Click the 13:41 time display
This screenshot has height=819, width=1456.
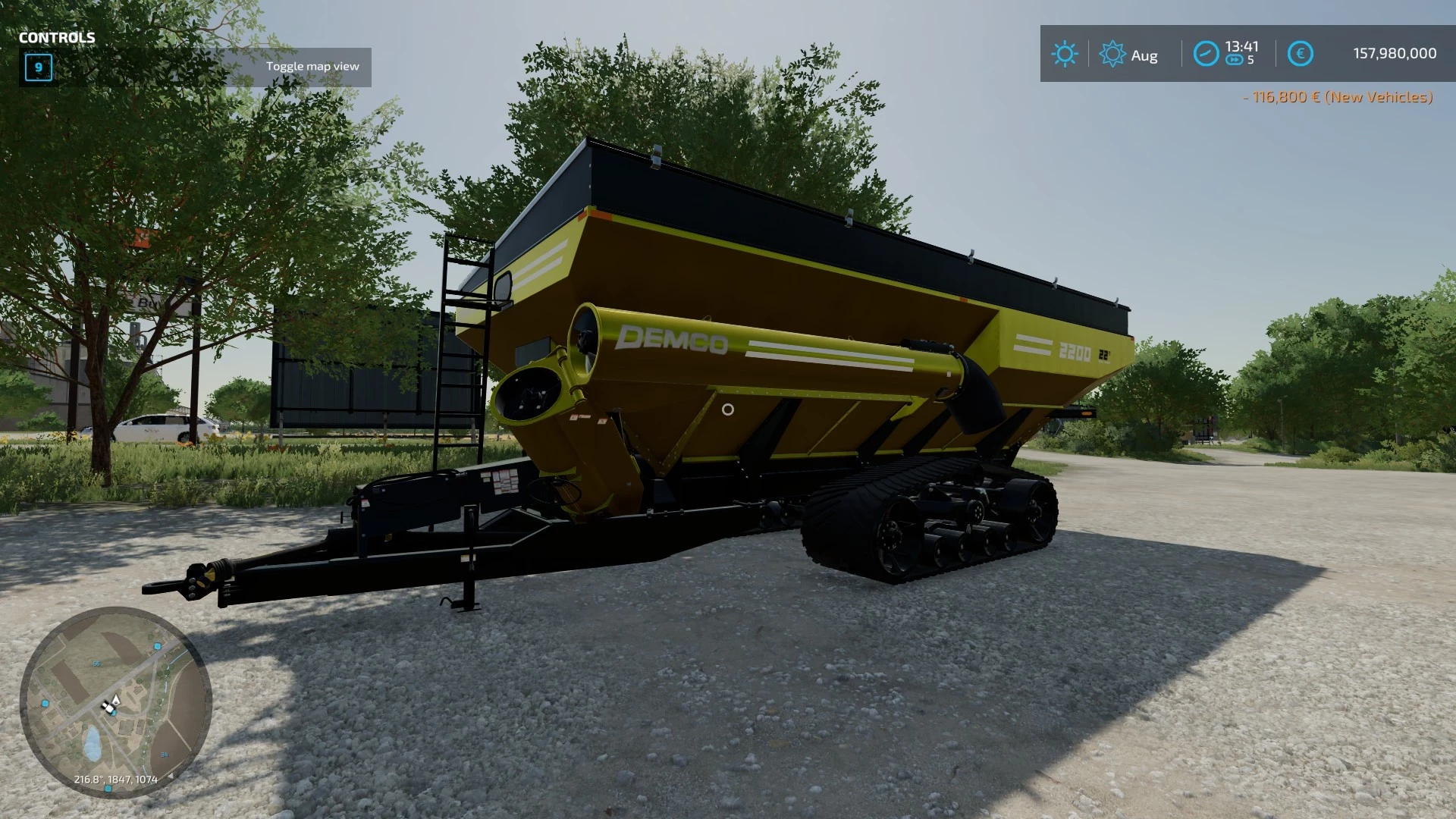point(1241,47)
